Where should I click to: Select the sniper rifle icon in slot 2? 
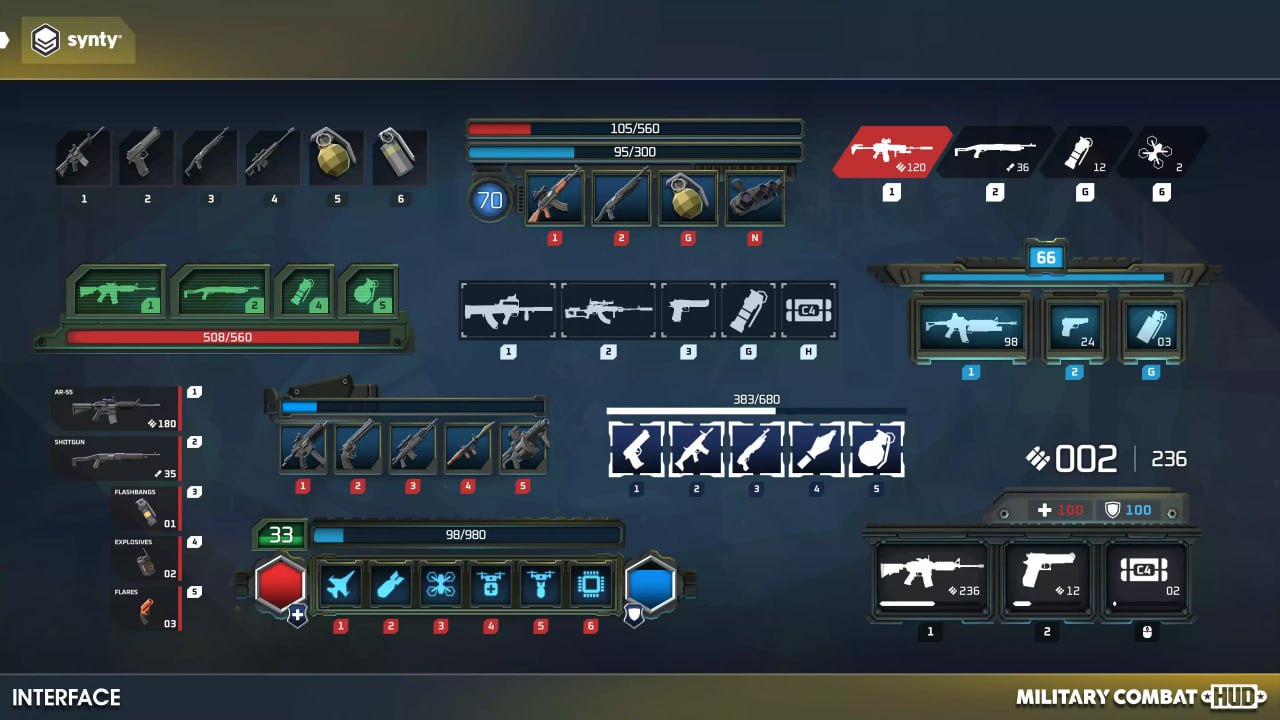click(608, 311)
